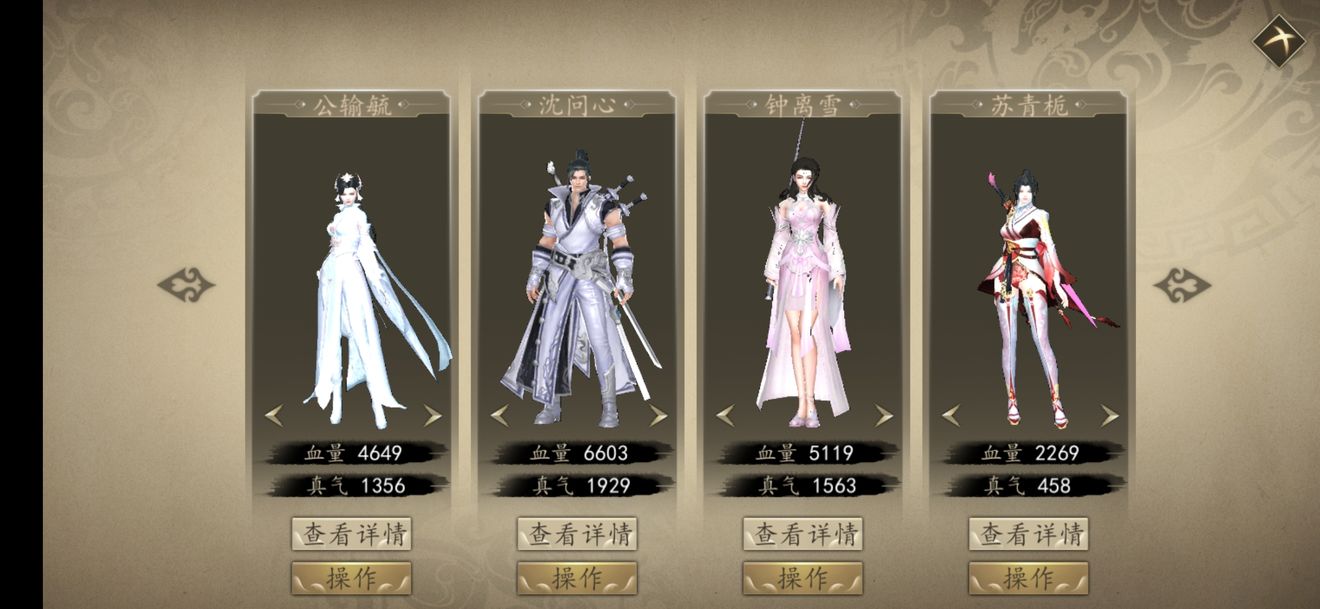Open 操作 options for 钟离雪
Screen dimensions: 1320x609
pyautogui.click(x=803, y=578)
